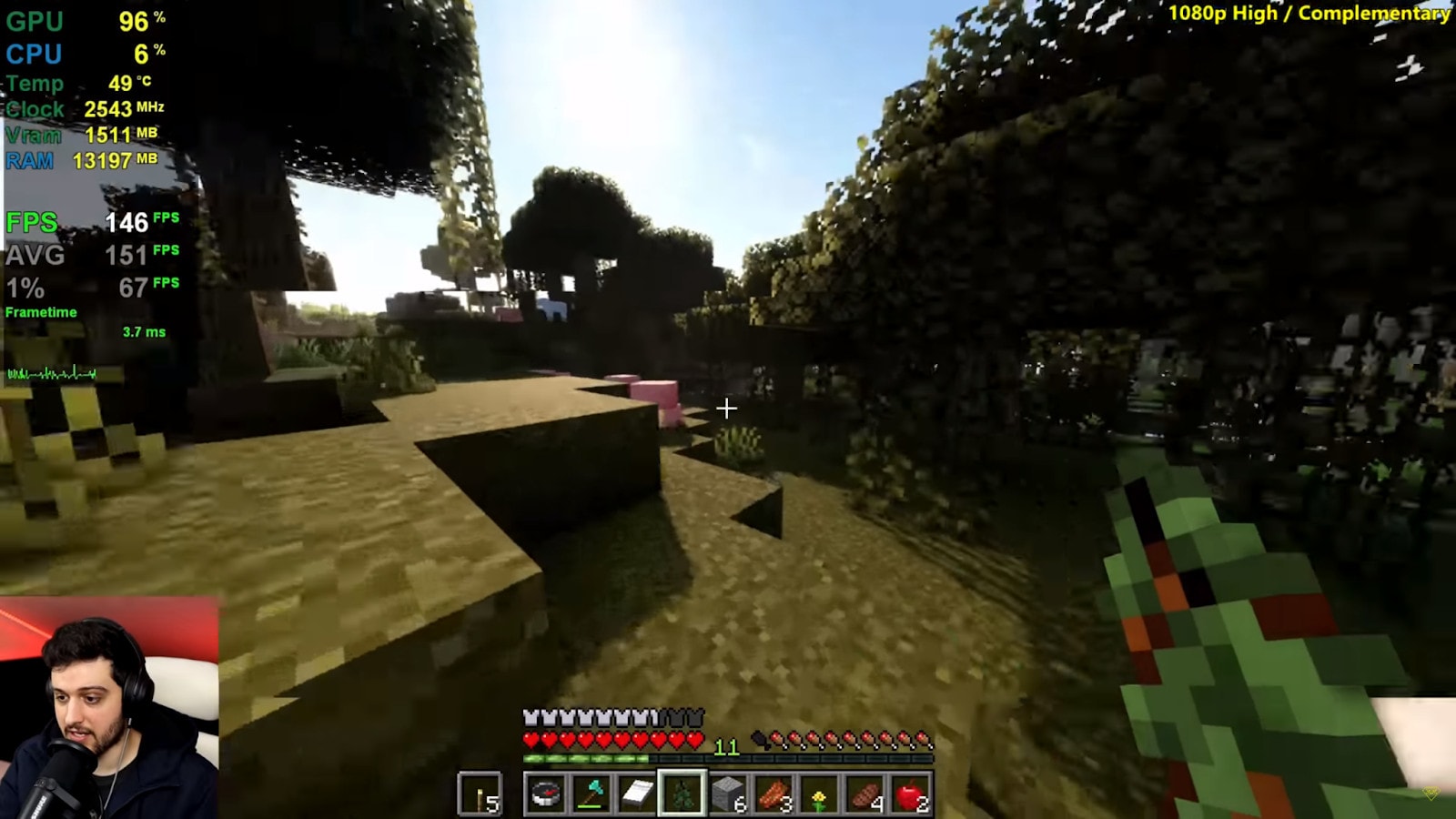Click the Frametime graph in the overlay
Image resolution: width=1456 pixels, height=819 pixels.
[50, 371]
